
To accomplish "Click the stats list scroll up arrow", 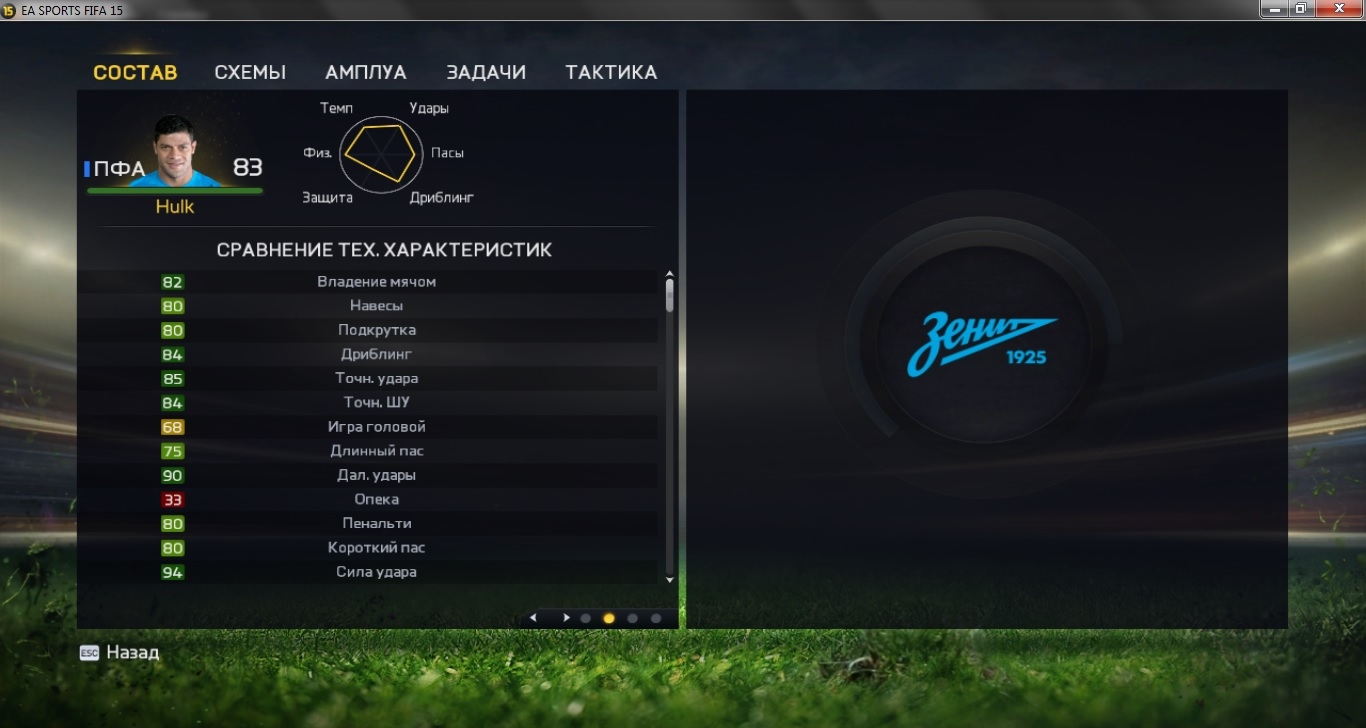I will [670, 274].
